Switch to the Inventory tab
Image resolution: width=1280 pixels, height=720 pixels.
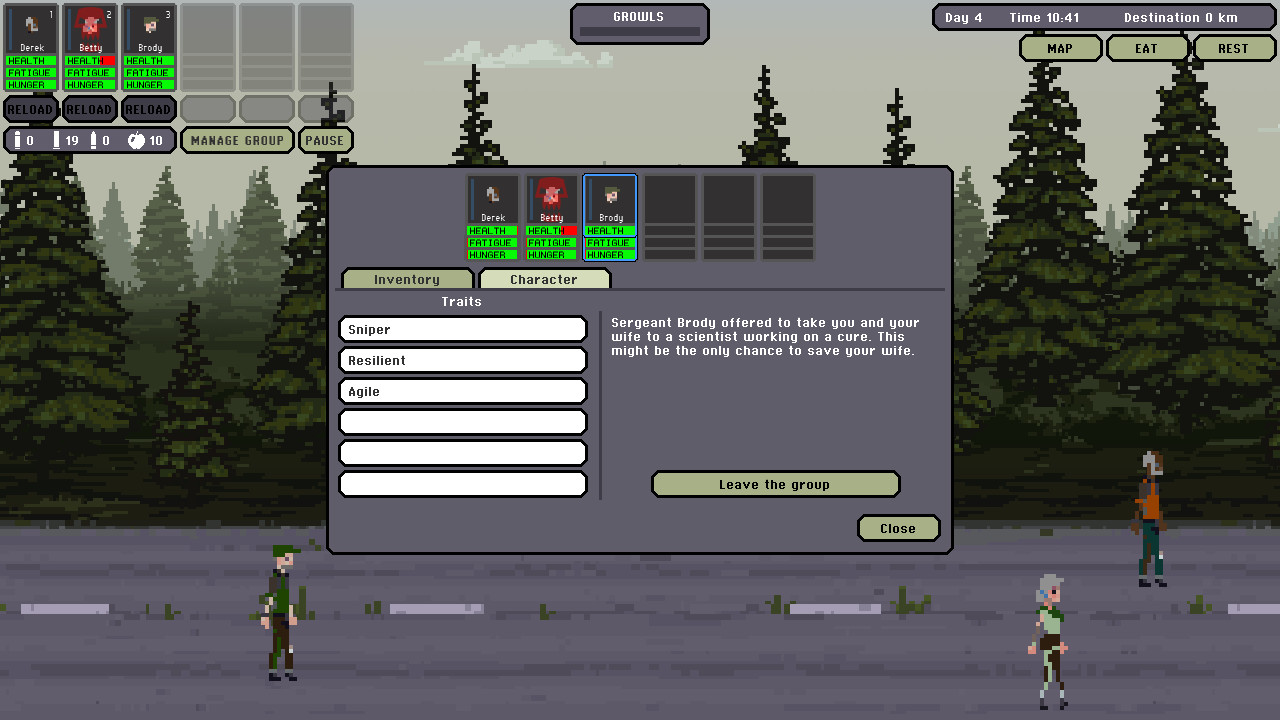click(x=407, y=279)
